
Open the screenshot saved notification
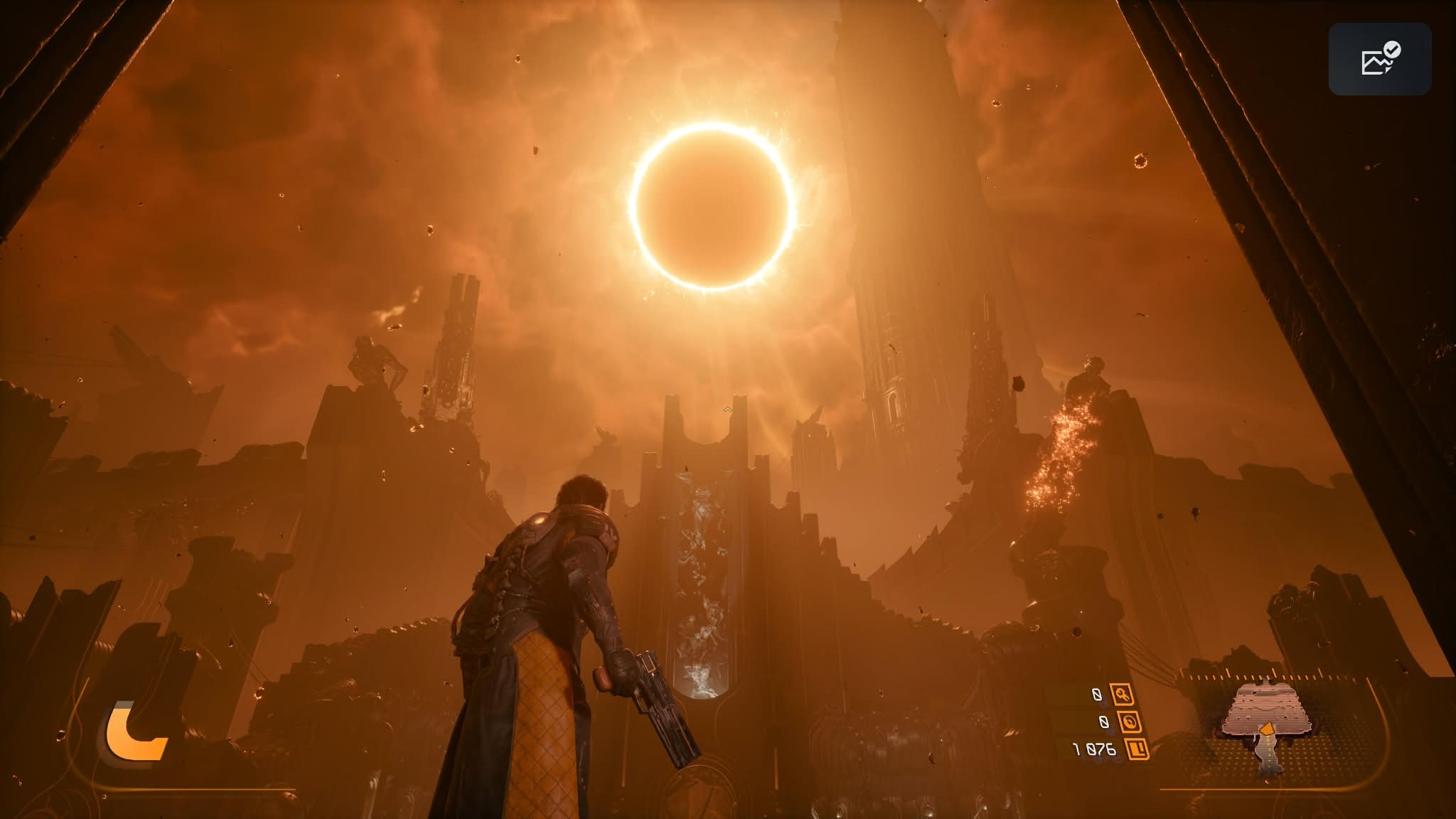click(1379, 59)
